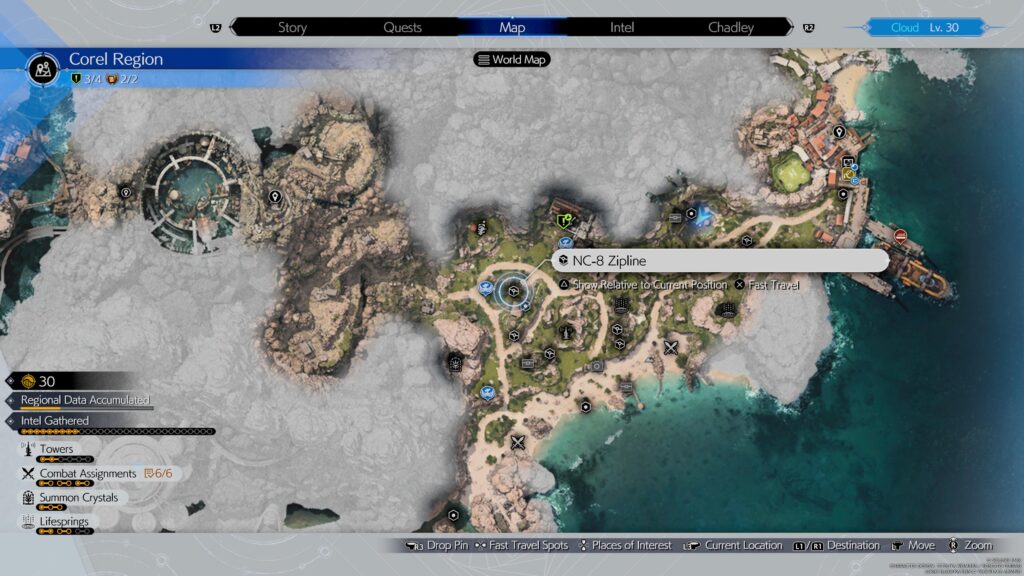Select the Map tab
1024x576 pixels.
(x=512, y=27)
